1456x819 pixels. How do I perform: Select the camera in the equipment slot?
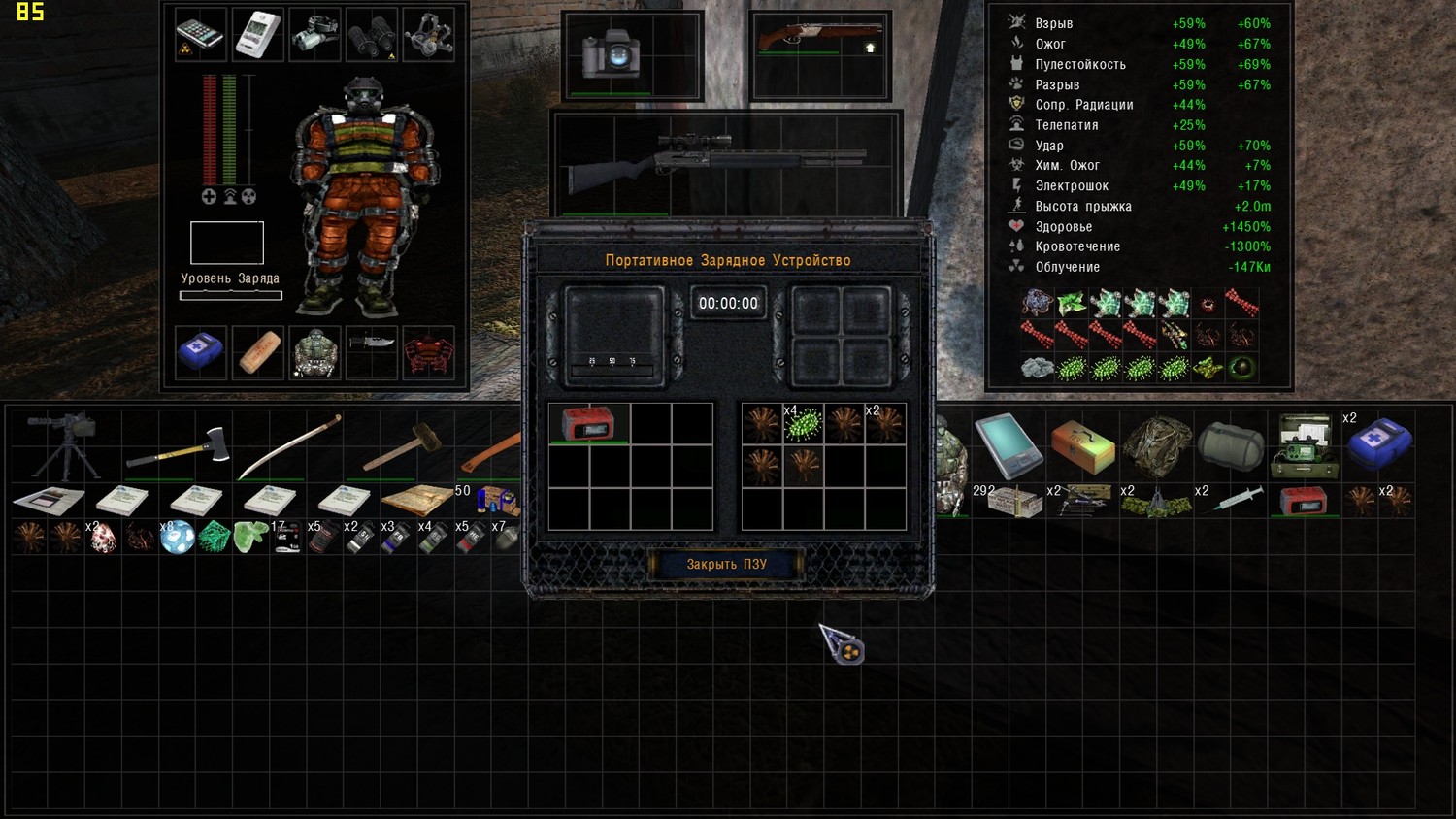(x=610, y=54)
